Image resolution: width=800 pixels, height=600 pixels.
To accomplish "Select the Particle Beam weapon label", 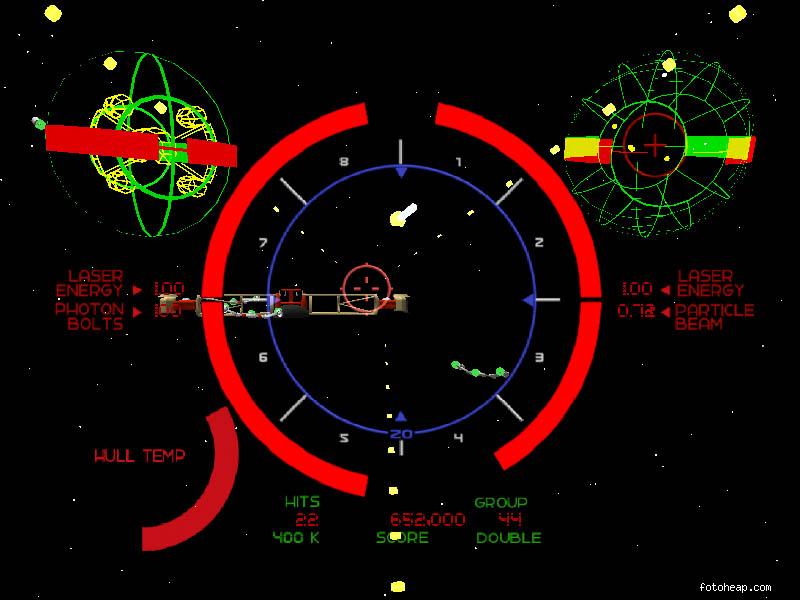I will click(x=713, y=317).
